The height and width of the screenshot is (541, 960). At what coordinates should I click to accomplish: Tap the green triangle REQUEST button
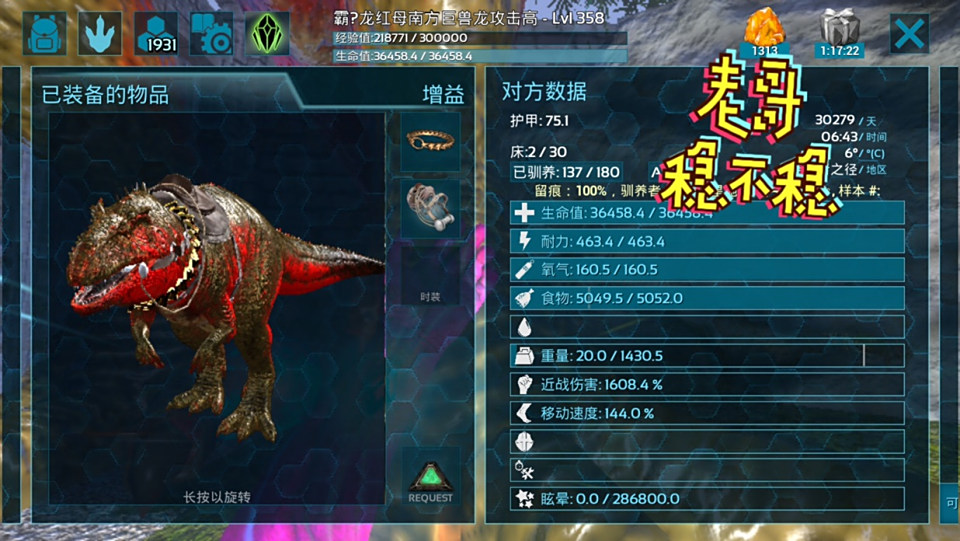pyautogui.click(x=430, y=481)
